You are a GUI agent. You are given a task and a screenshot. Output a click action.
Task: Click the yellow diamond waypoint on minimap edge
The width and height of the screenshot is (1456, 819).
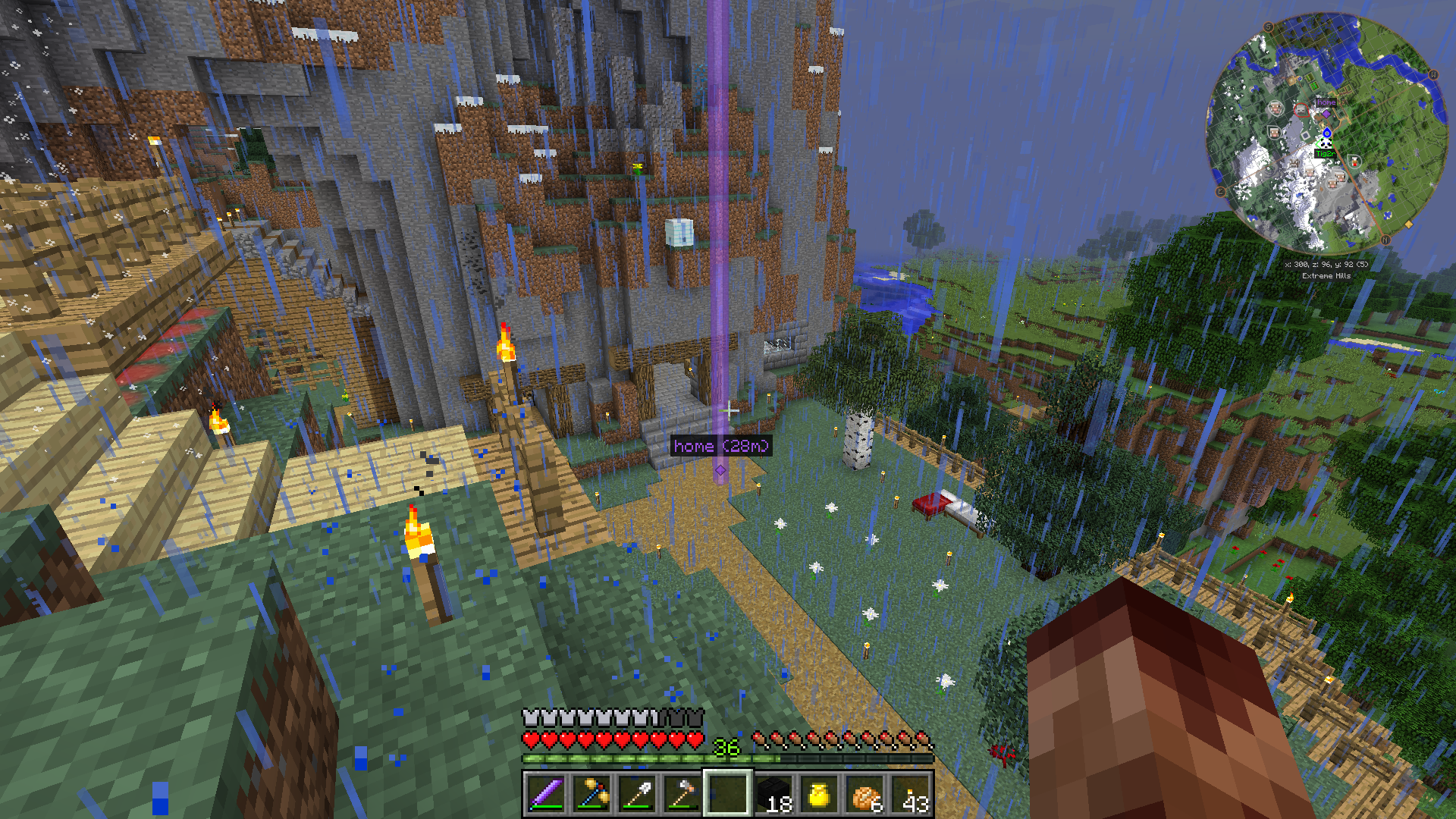click(x=1409, y=224)
